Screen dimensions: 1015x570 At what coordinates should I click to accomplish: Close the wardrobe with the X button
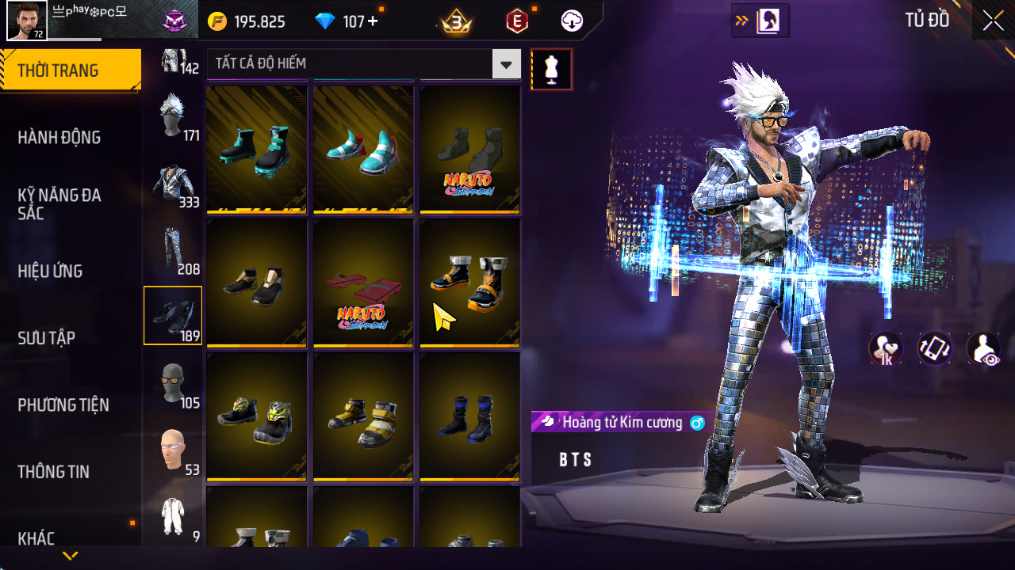coord(992,21)
